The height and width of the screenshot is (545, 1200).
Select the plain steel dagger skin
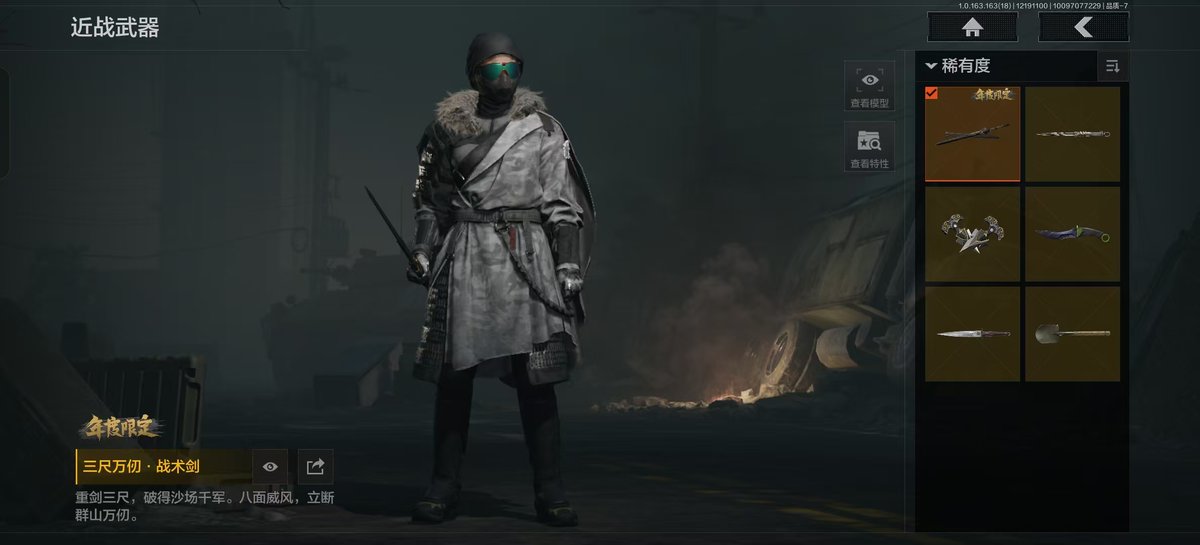click(x=972, y=333)
